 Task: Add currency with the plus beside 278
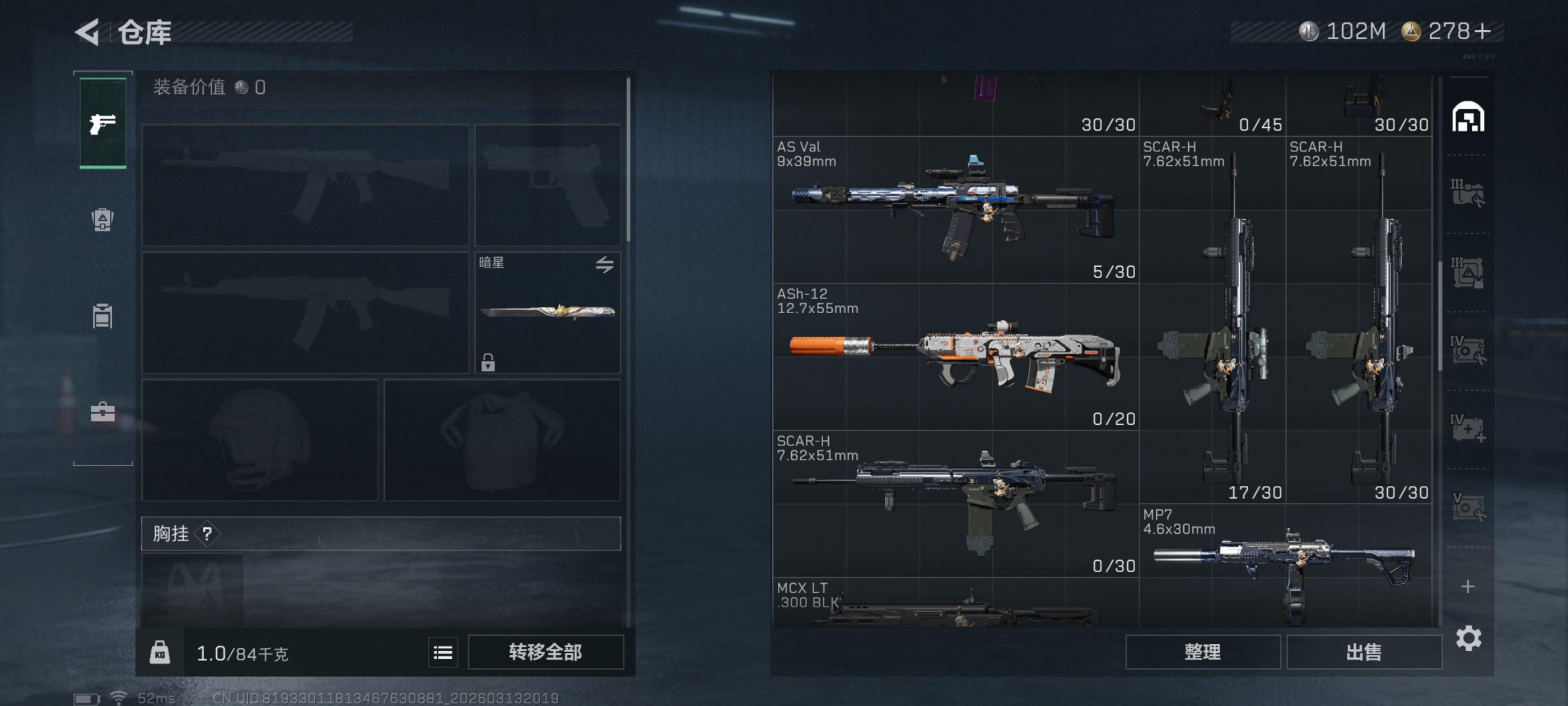click(x=1483, y=31)
